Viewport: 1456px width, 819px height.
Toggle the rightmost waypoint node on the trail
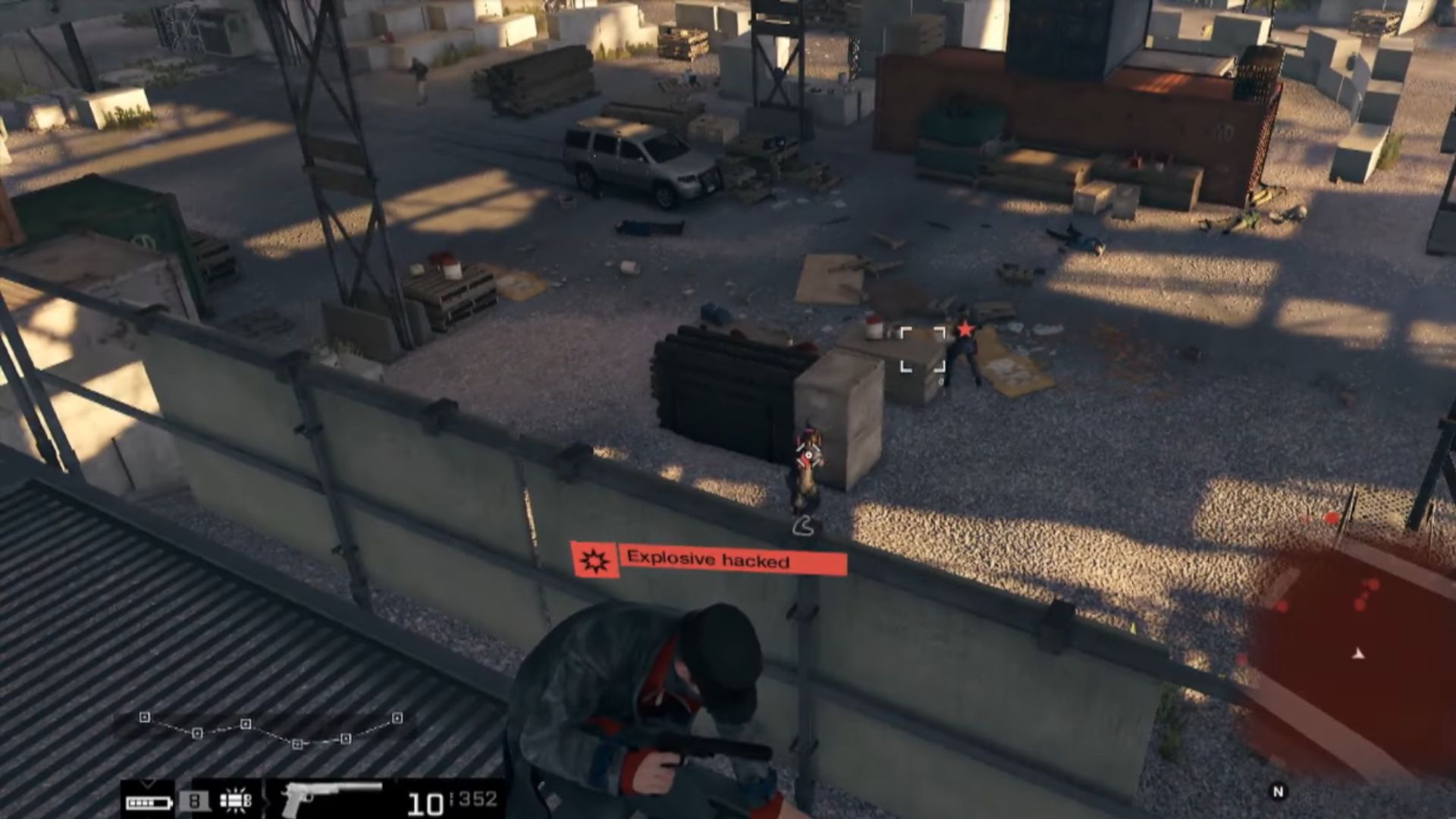coord(397,719)
